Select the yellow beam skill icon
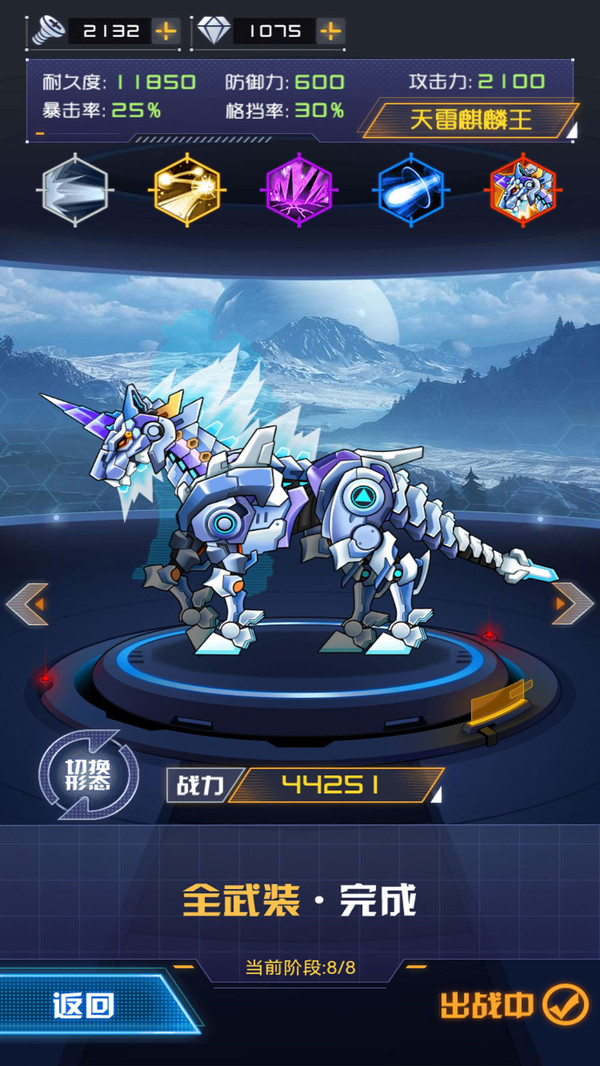600x1066 pixels. 188,188
